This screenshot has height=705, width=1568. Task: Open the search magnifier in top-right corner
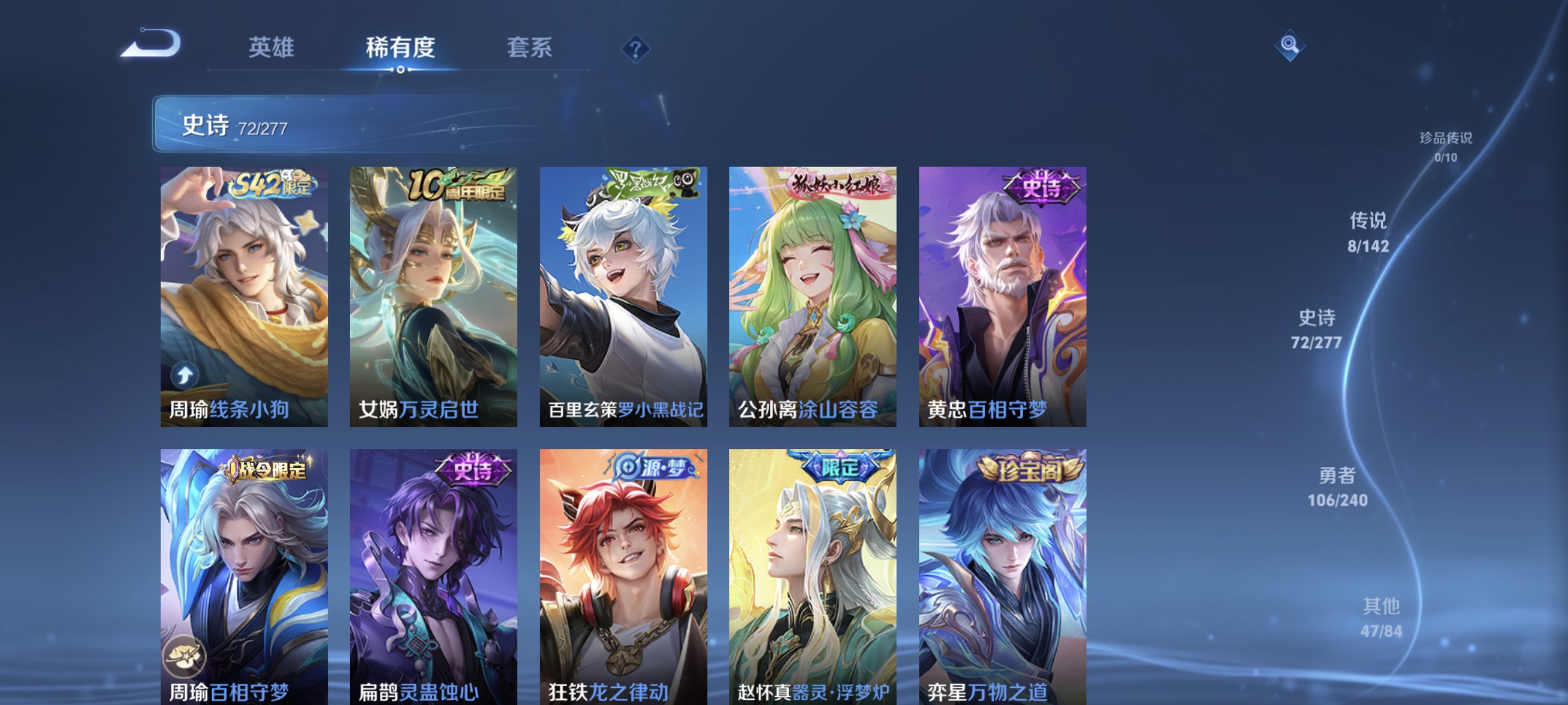[x=1290, y=45]
